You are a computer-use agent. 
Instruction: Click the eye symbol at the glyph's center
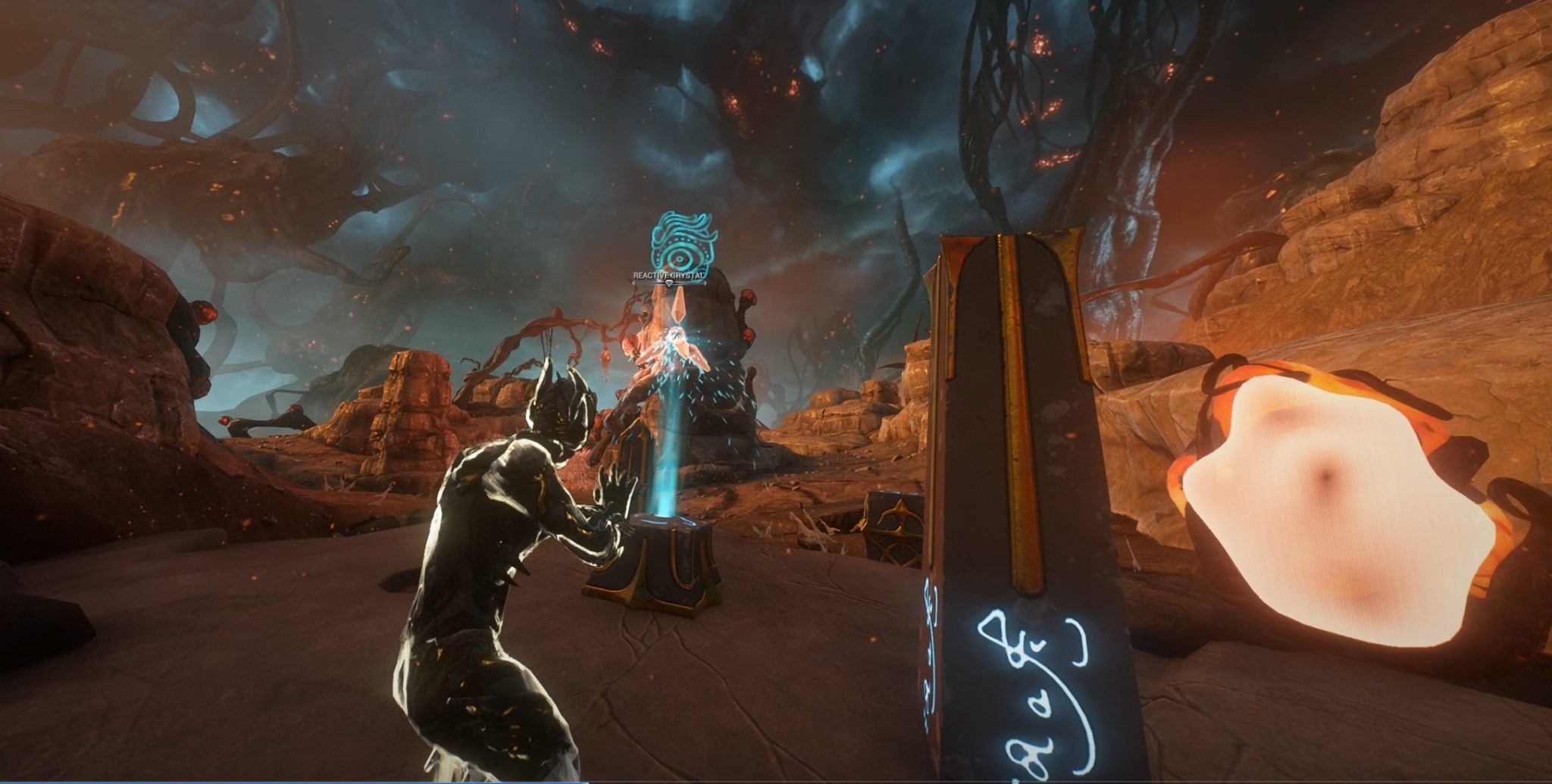pyautogui.click(x=680, y=259)
